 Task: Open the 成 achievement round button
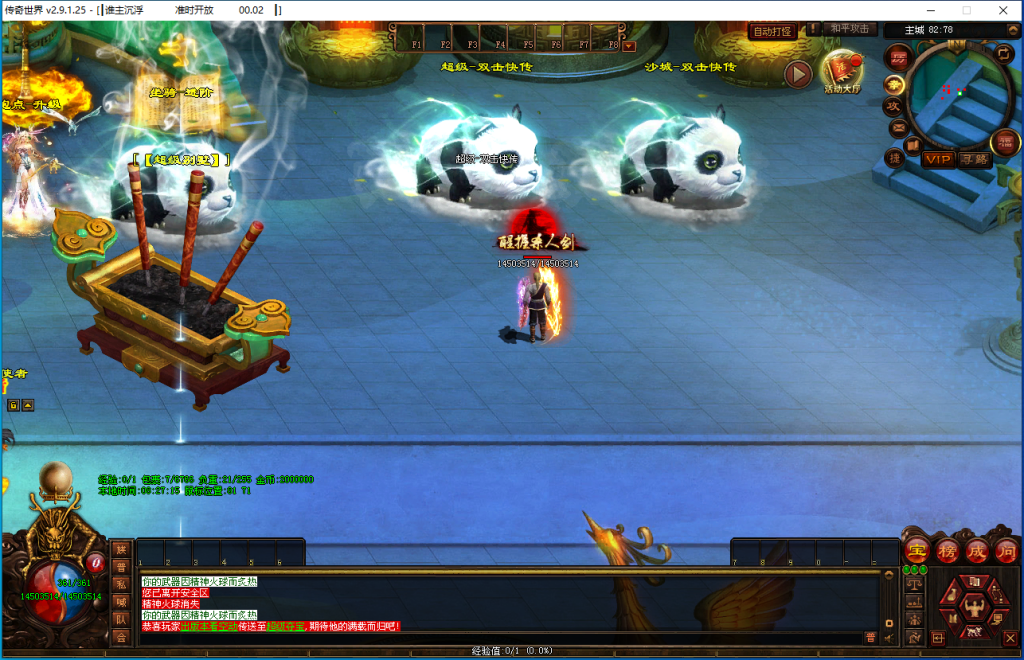point(977,550)
